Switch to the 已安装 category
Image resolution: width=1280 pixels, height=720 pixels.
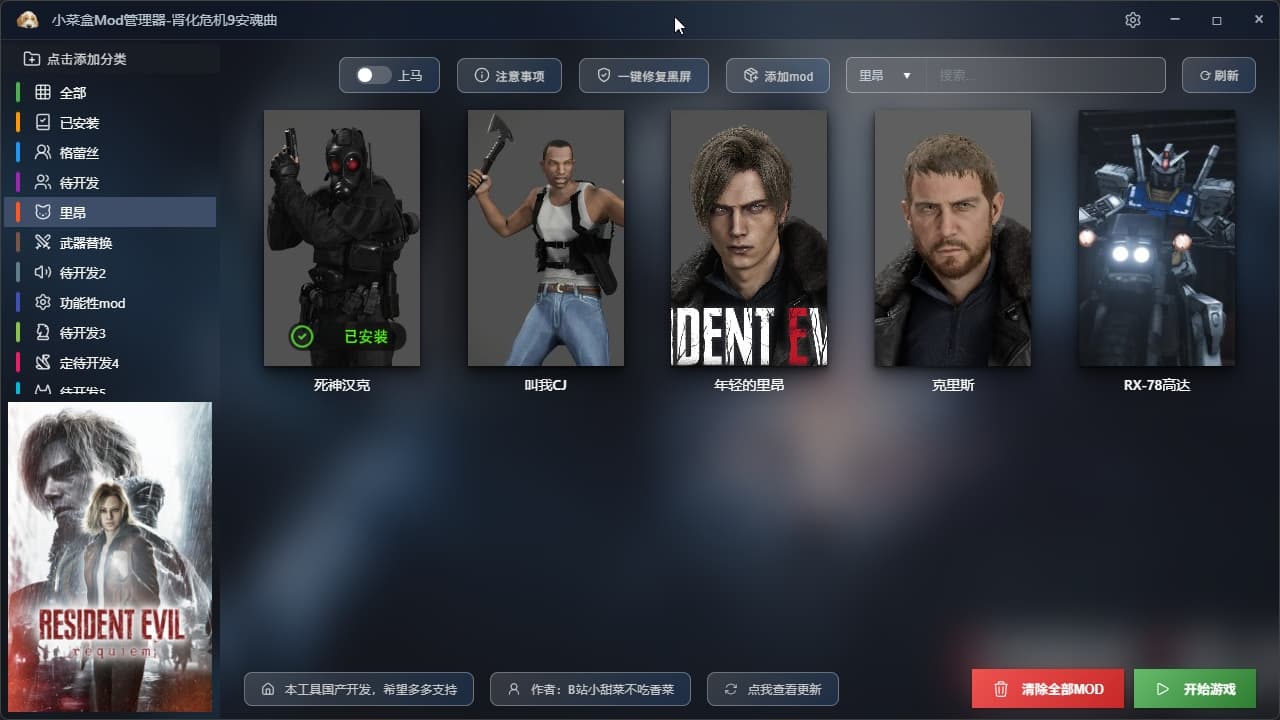79,123
